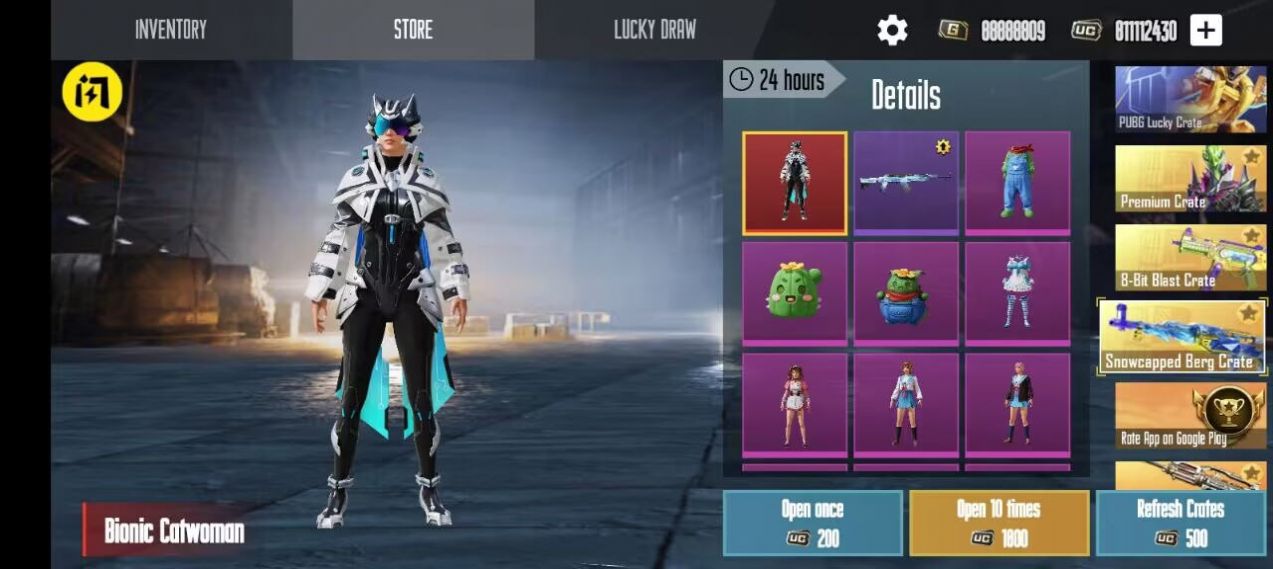This screenshot has height=569, width=1273.
Task: Refresh Crates for 500 UC
Action: pos(1180,523)
